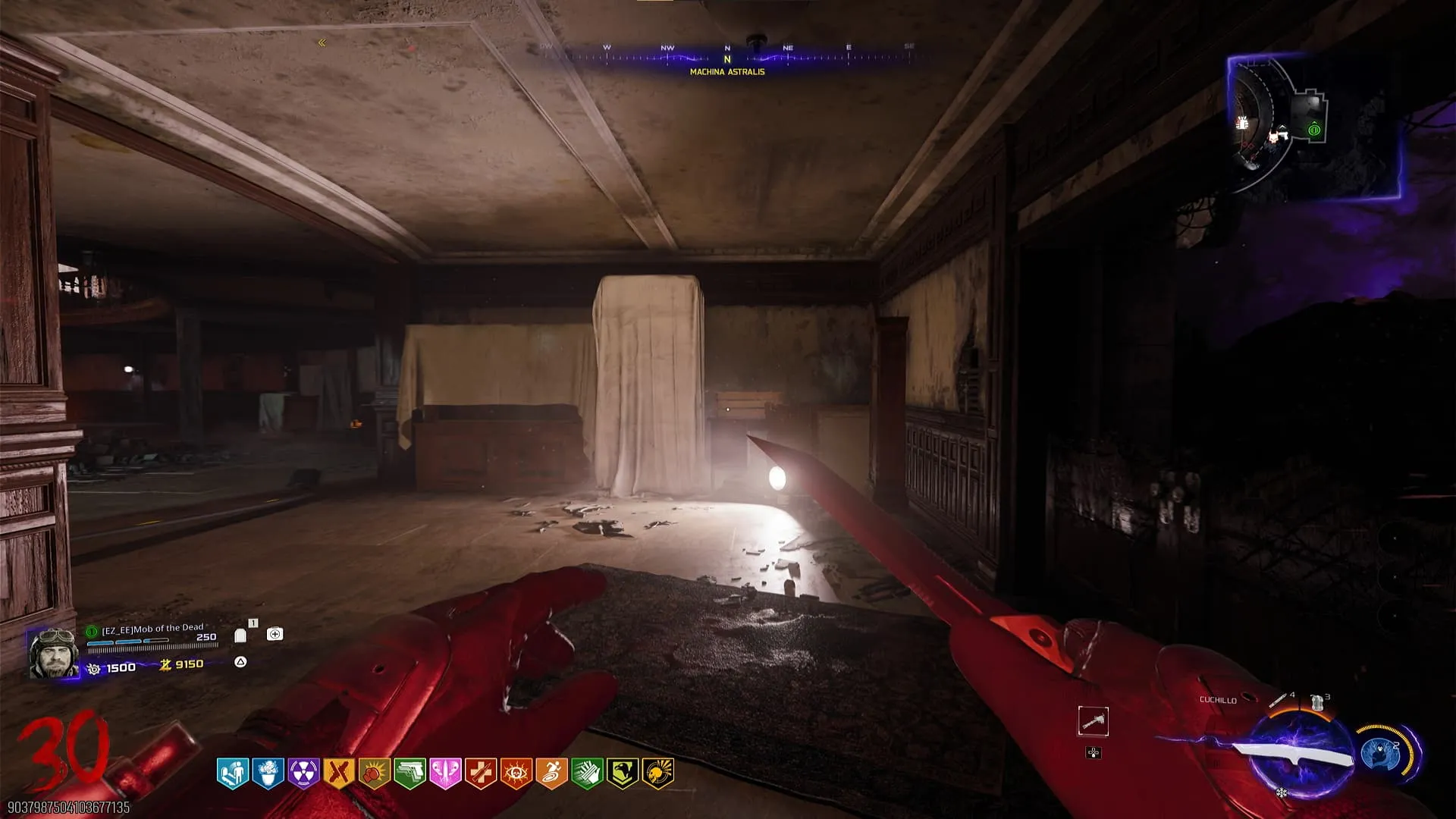Click the green hand perk icon
Viewport: 1456px width, 819px height.
click(x=587, y=773)
